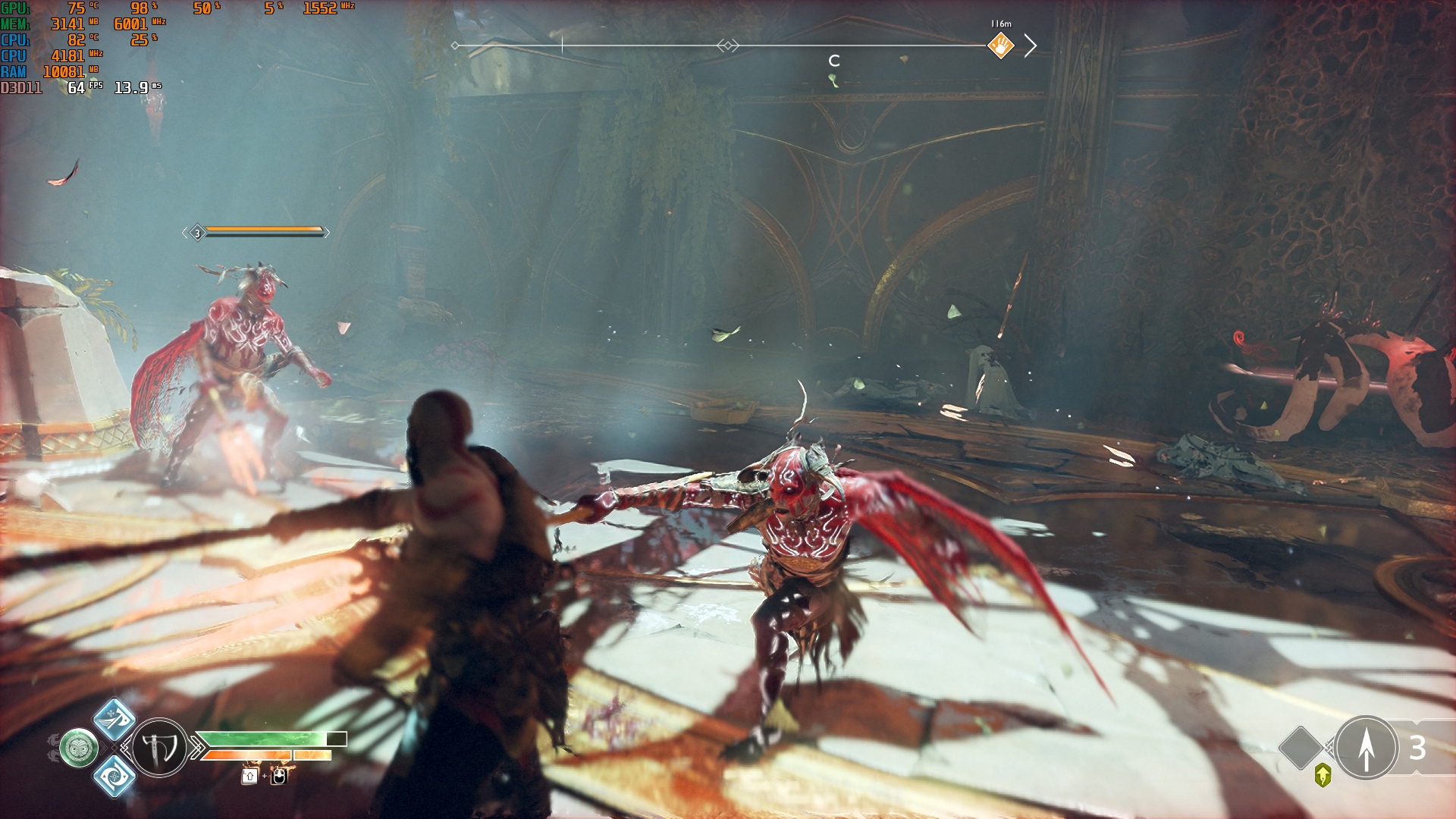Click the Atreus arrow icon
1456x819 pixels.
pyautogui.click(x=1366, y=748)
